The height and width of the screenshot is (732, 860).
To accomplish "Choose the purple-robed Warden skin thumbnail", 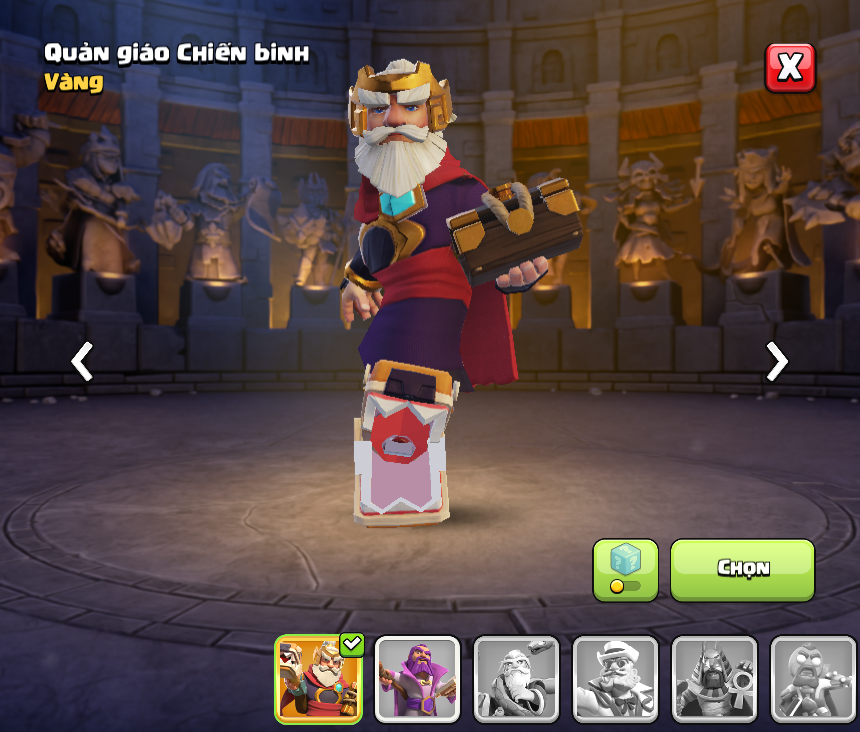I will coord(417,678).
